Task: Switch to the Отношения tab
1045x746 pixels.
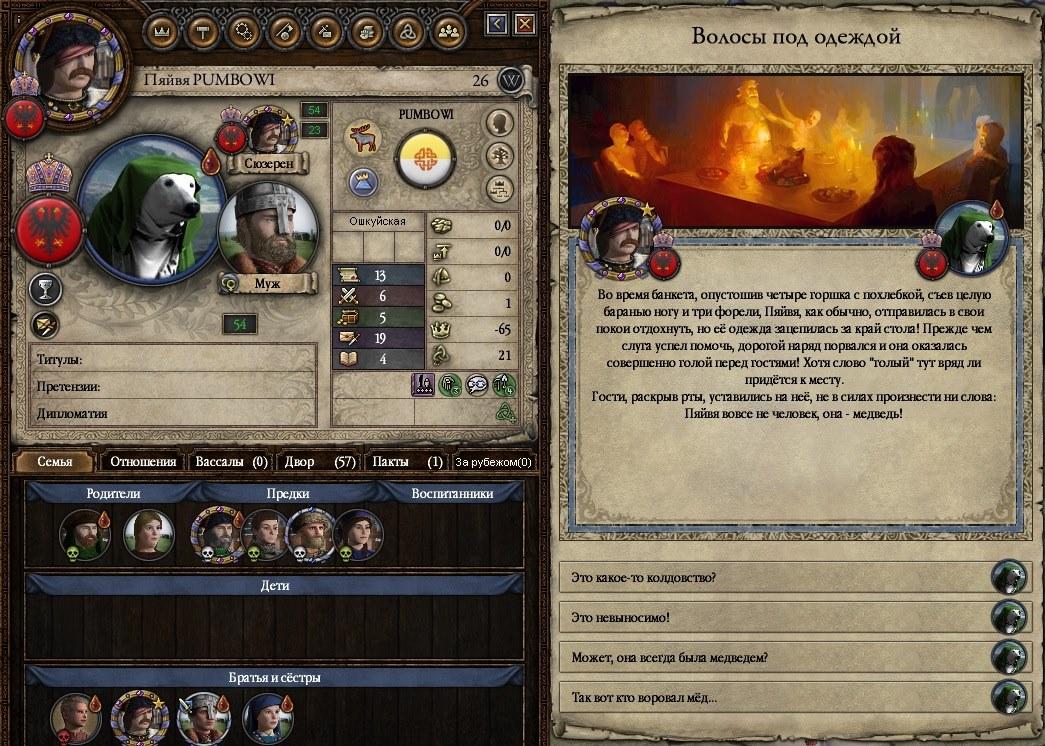Action: pyautogui.click(x=143, y=462)
